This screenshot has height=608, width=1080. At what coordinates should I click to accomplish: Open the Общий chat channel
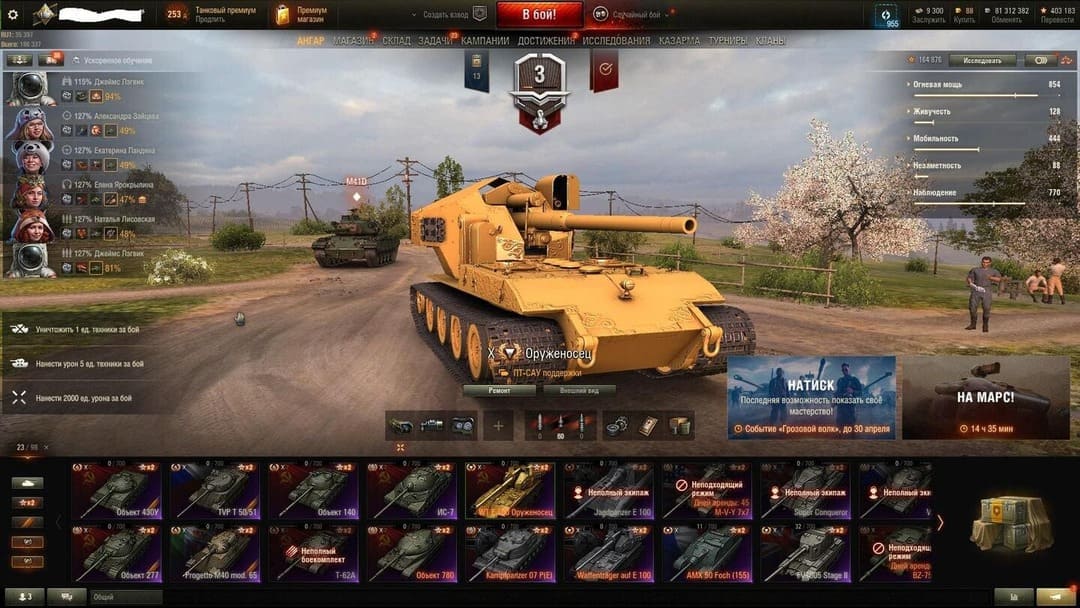(125, 597)
